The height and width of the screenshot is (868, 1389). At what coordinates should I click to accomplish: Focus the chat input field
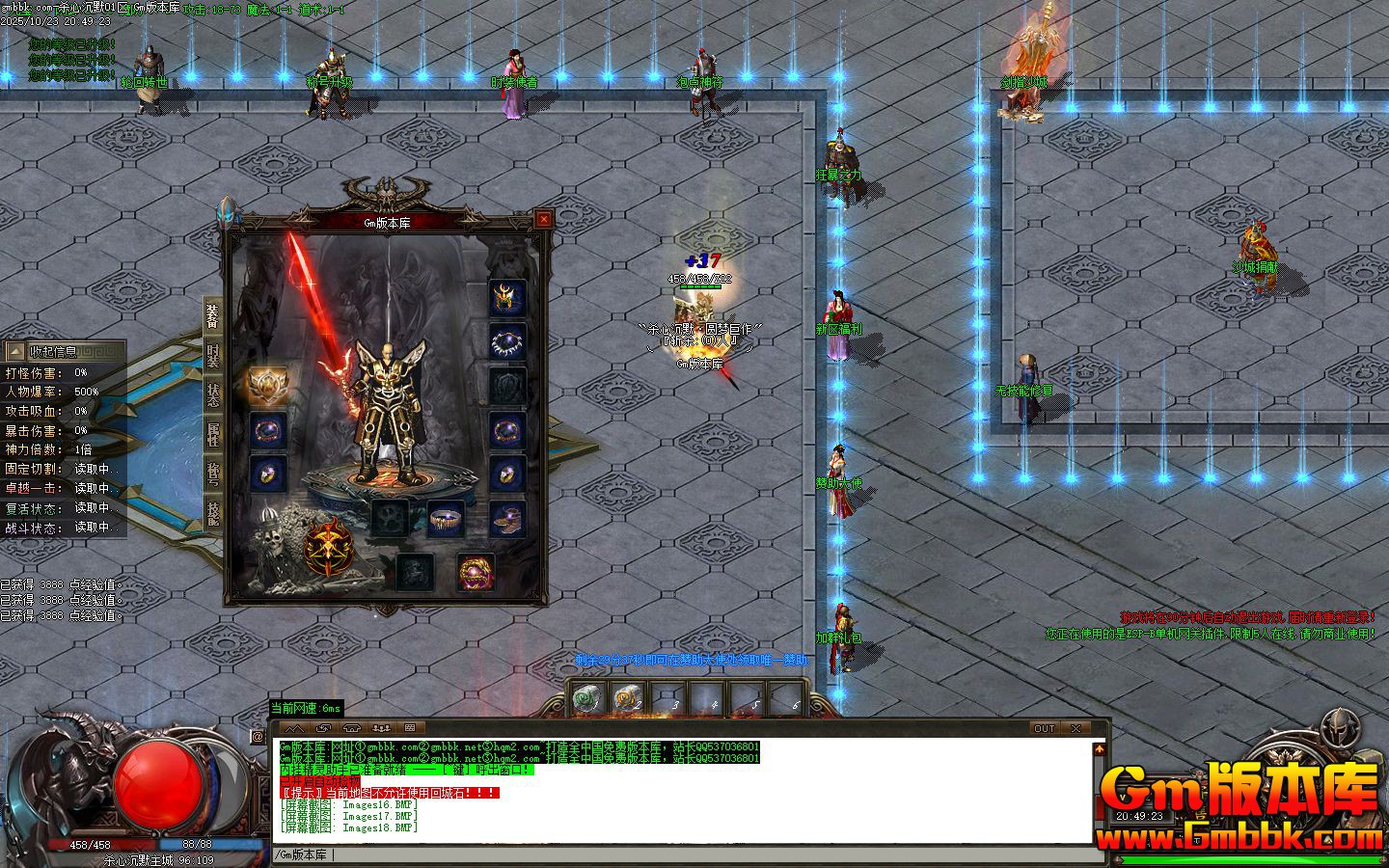point(675,854)
